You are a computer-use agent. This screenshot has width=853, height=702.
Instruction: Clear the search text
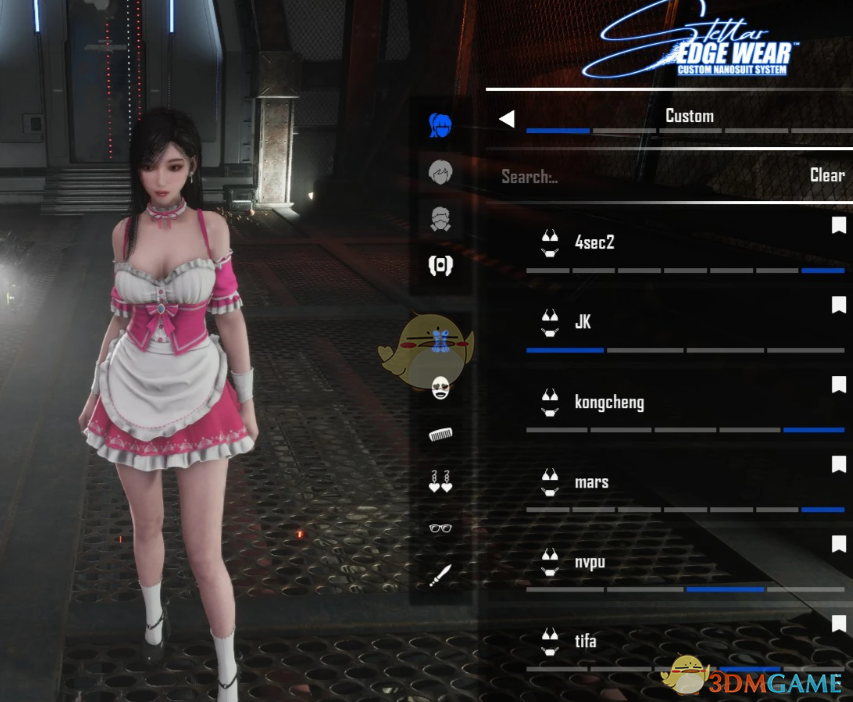point(826,175)
